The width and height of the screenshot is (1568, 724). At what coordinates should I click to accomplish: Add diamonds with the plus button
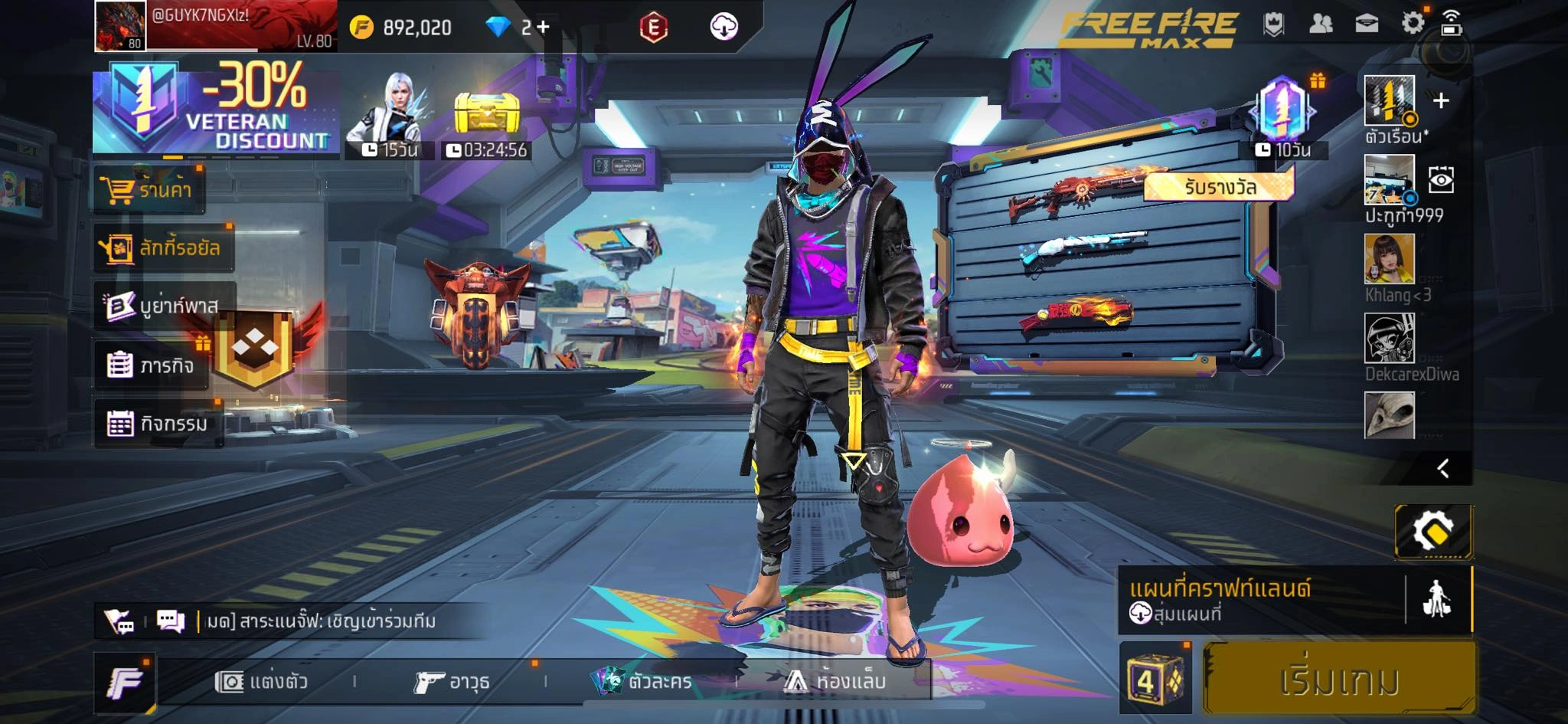(x=543, y=28)
